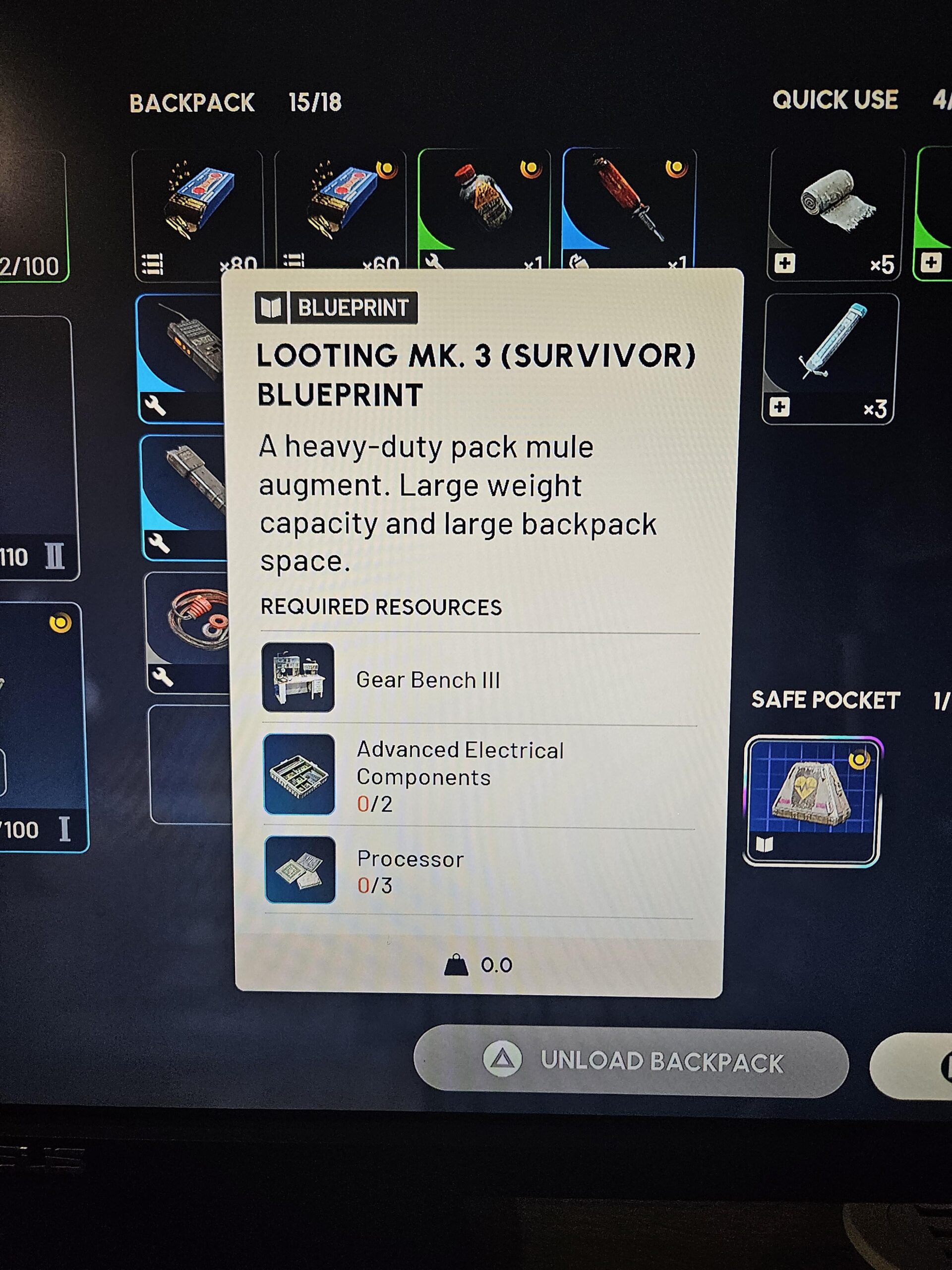Image resolution: width=952 pixels, height=1270 pixels.
Task: Select the blue syringe quick use slot
Action: click(830, 358)
